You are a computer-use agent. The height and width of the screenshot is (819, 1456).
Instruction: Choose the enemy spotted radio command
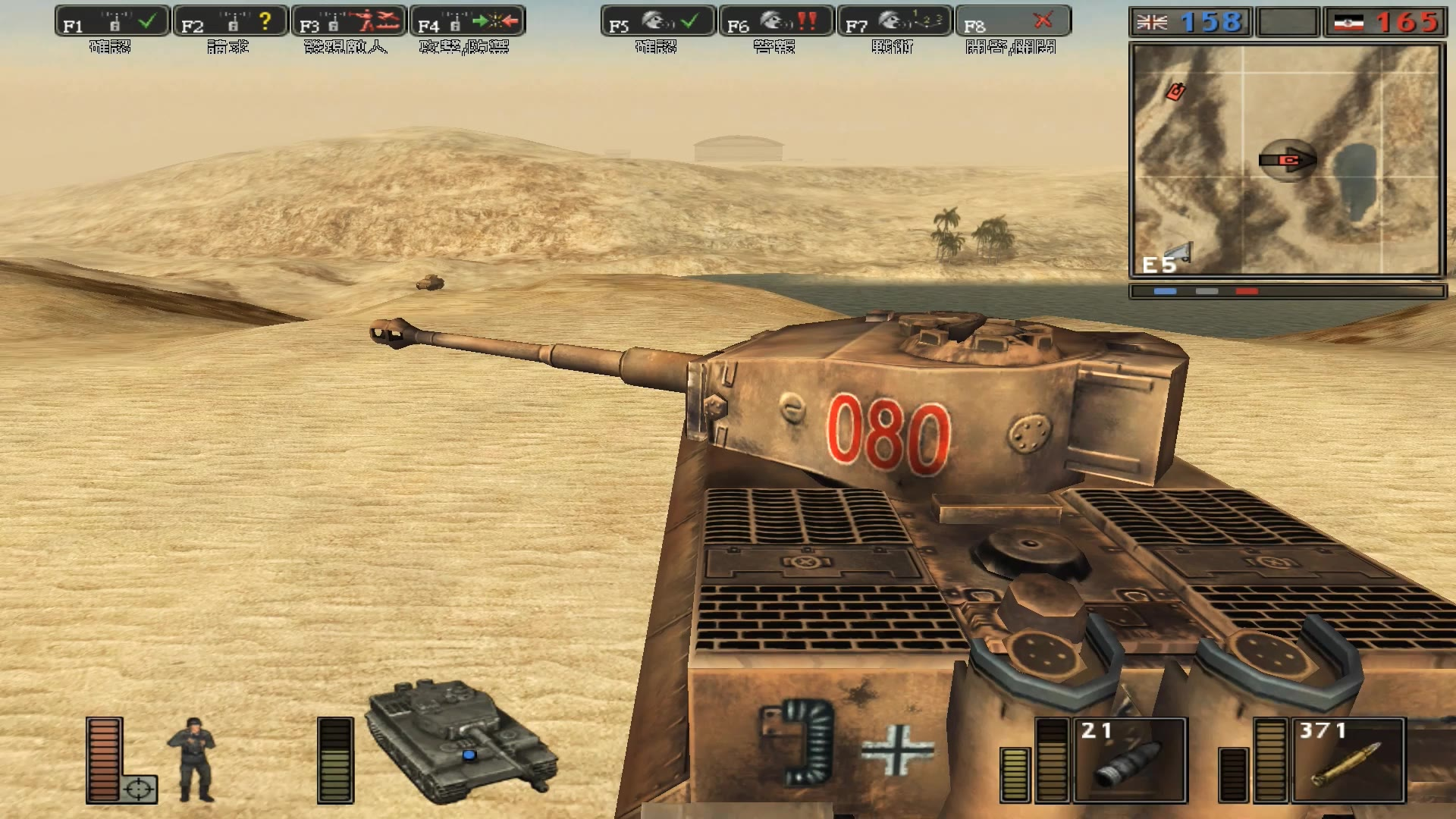pos(349,21)
